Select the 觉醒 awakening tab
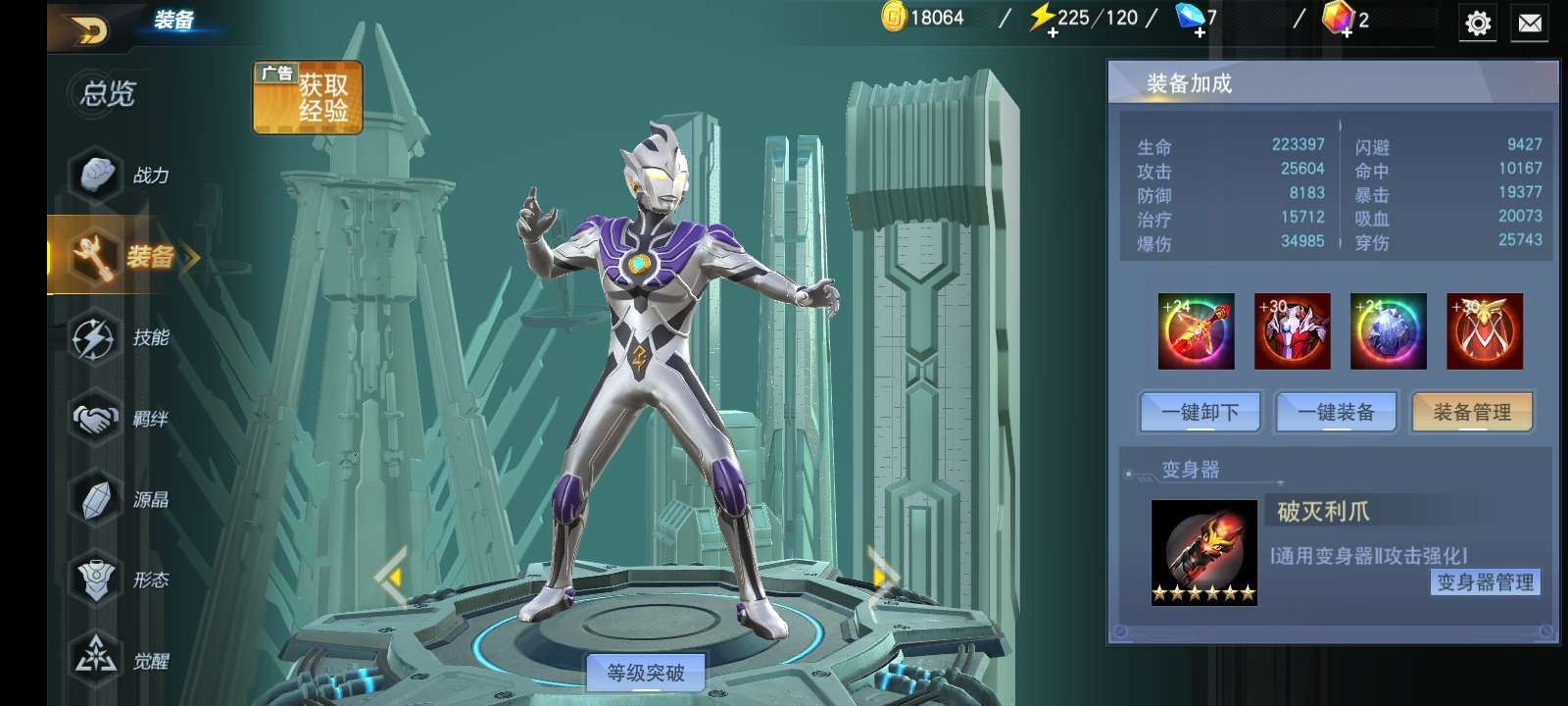Screen dimensions: 1568x706 click(x=122, y=660)
